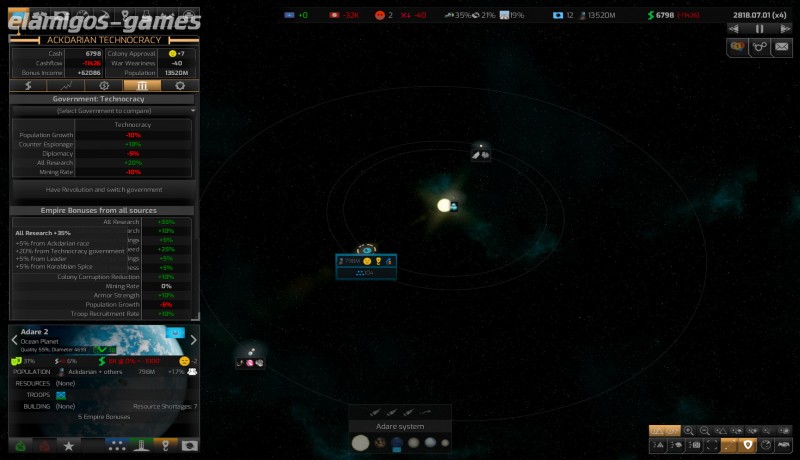Go to the next colony using the right arrow
The width and height of the screenshot is (800, 460).
(194, 340)
